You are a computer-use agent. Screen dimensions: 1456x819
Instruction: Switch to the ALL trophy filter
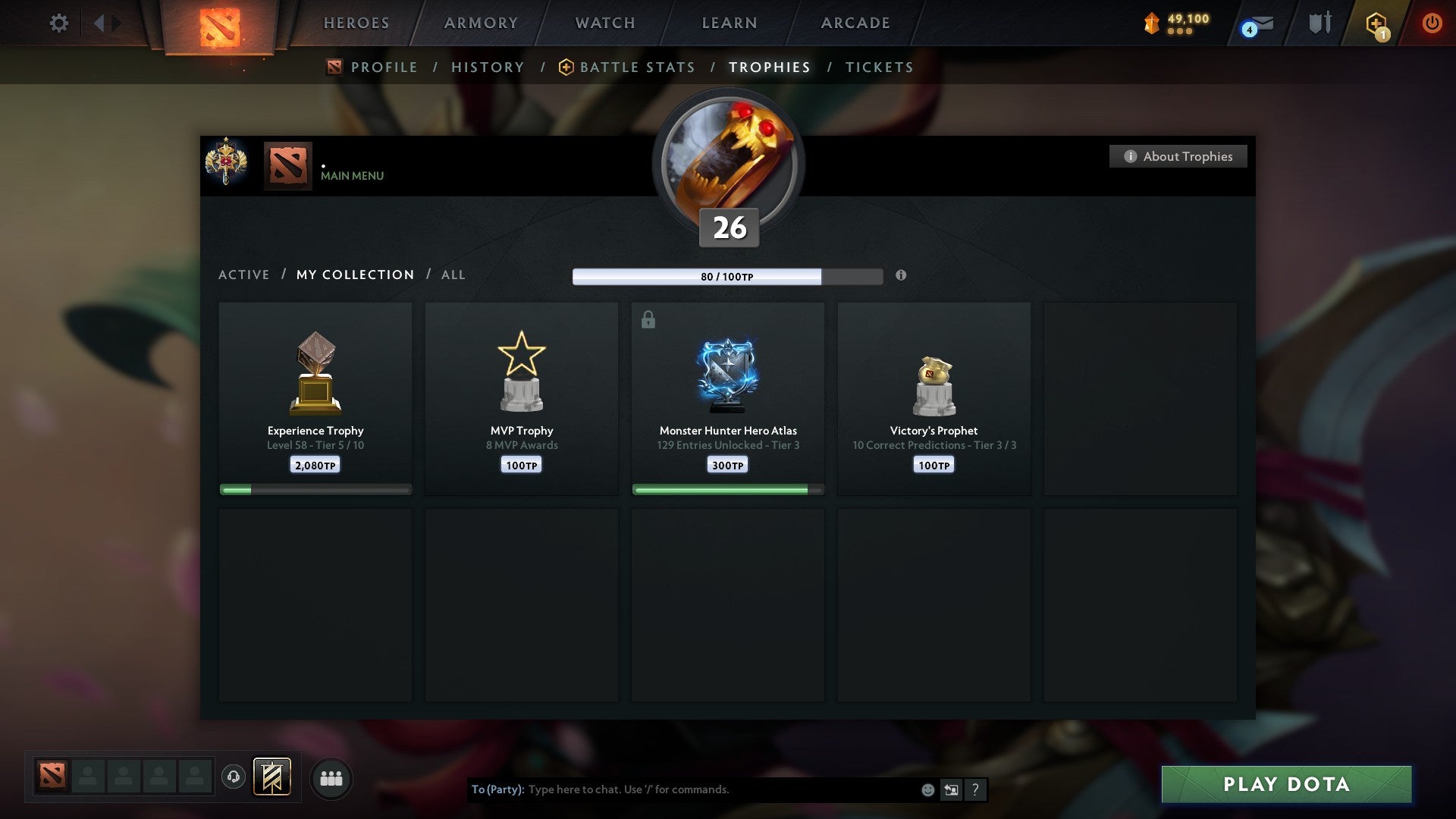[453, 275]
